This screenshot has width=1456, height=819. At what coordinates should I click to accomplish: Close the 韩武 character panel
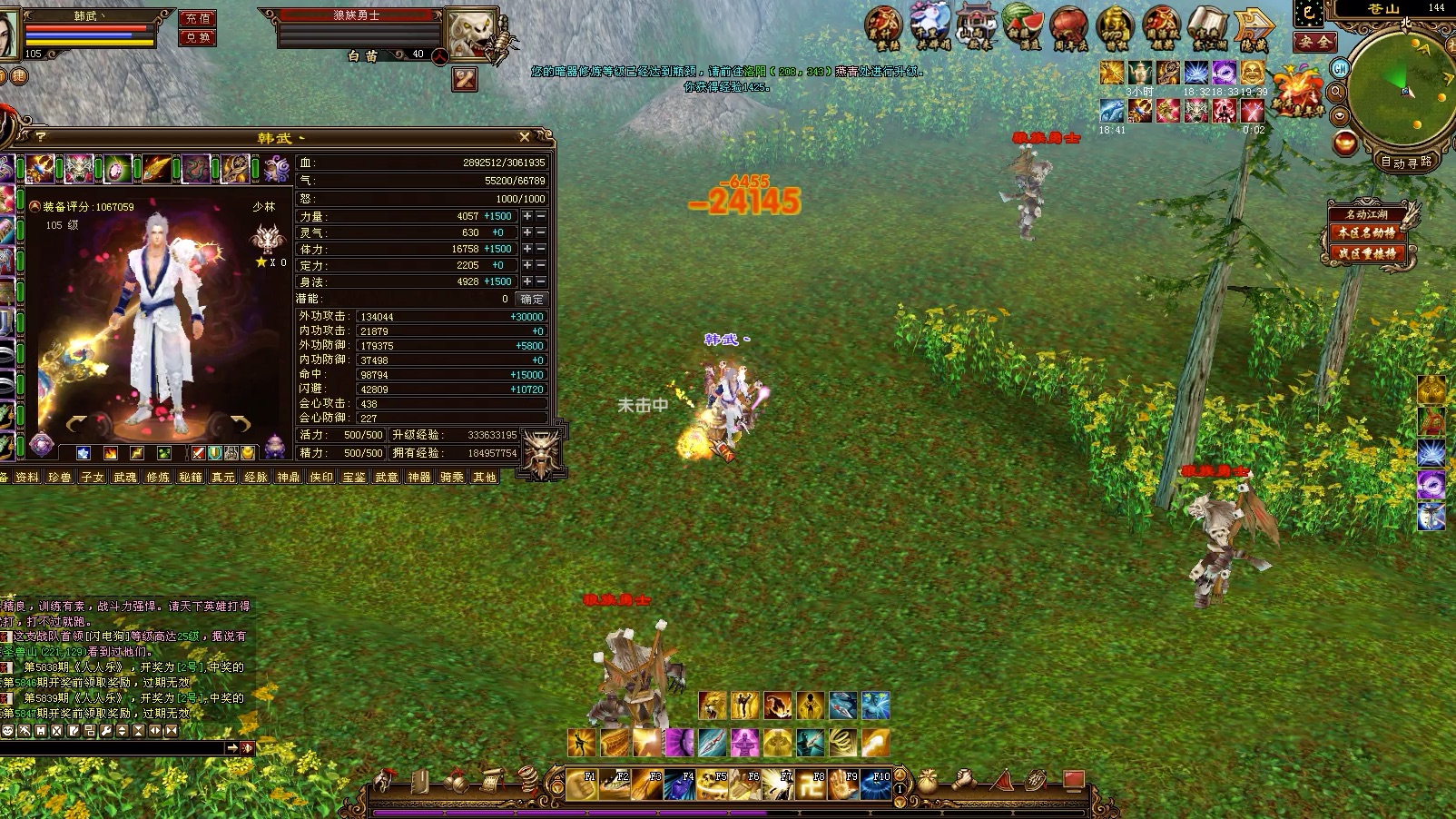click(524, 137)
